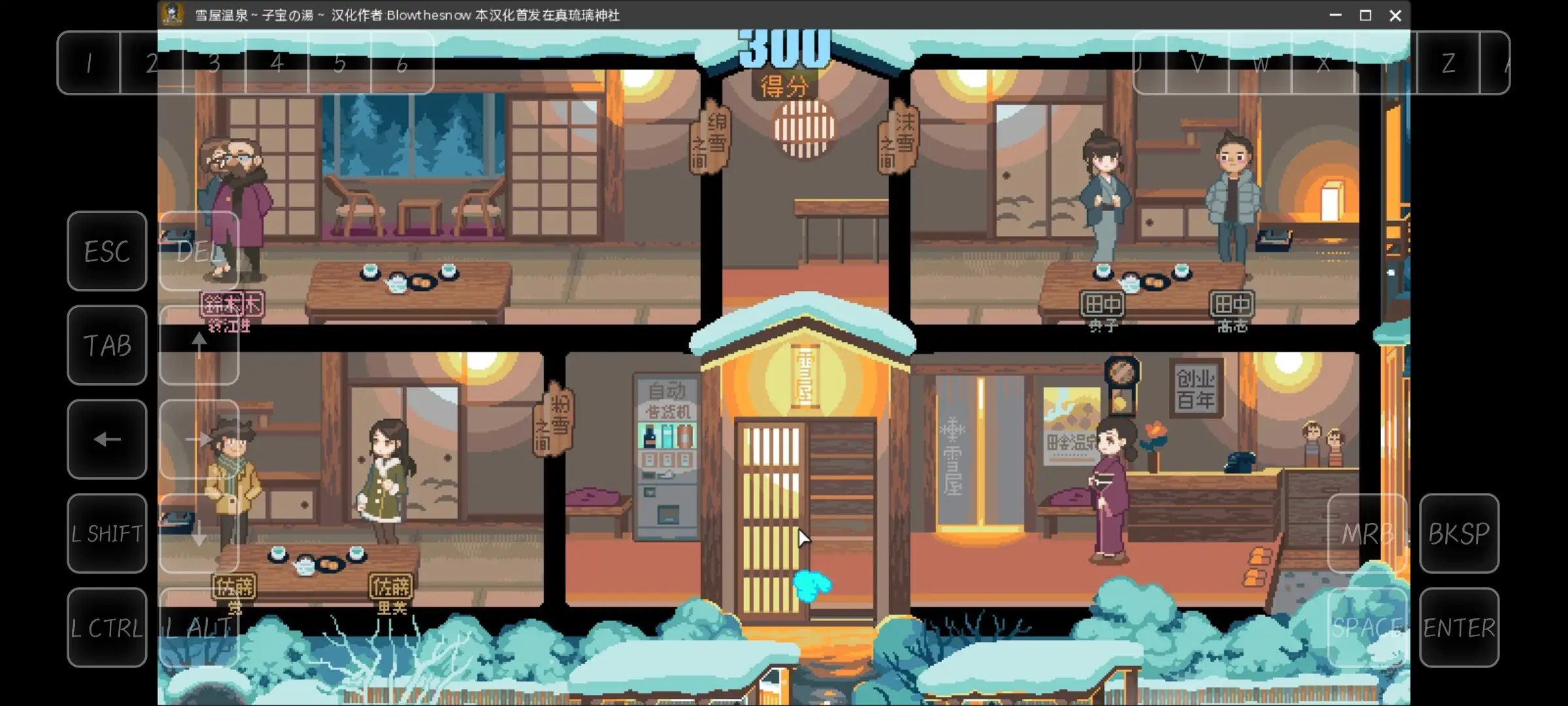Click the 得分 score display at top
This screenshot has height=706, width=1568.
pos(784,84)
